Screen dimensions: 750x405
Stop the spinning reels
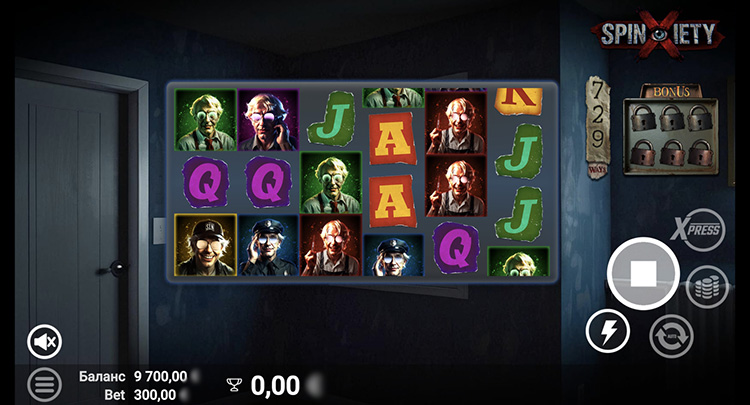(x=643, y=273)
